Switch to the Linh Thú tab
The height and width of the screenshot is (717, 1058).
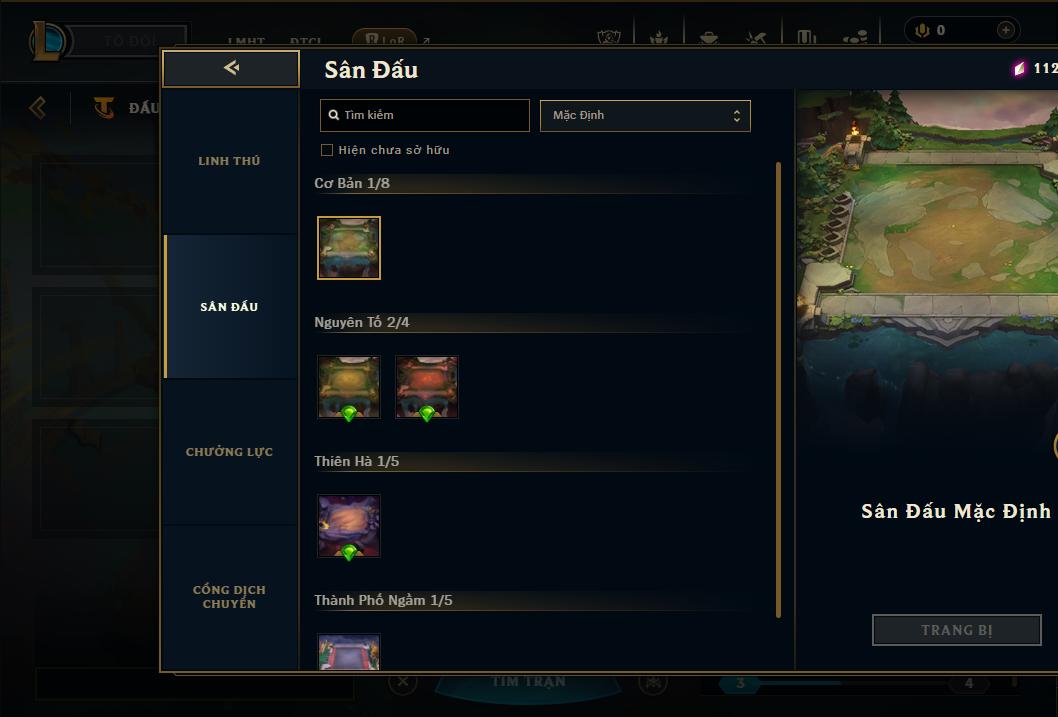pyautogui.click(x=229, y=161)
